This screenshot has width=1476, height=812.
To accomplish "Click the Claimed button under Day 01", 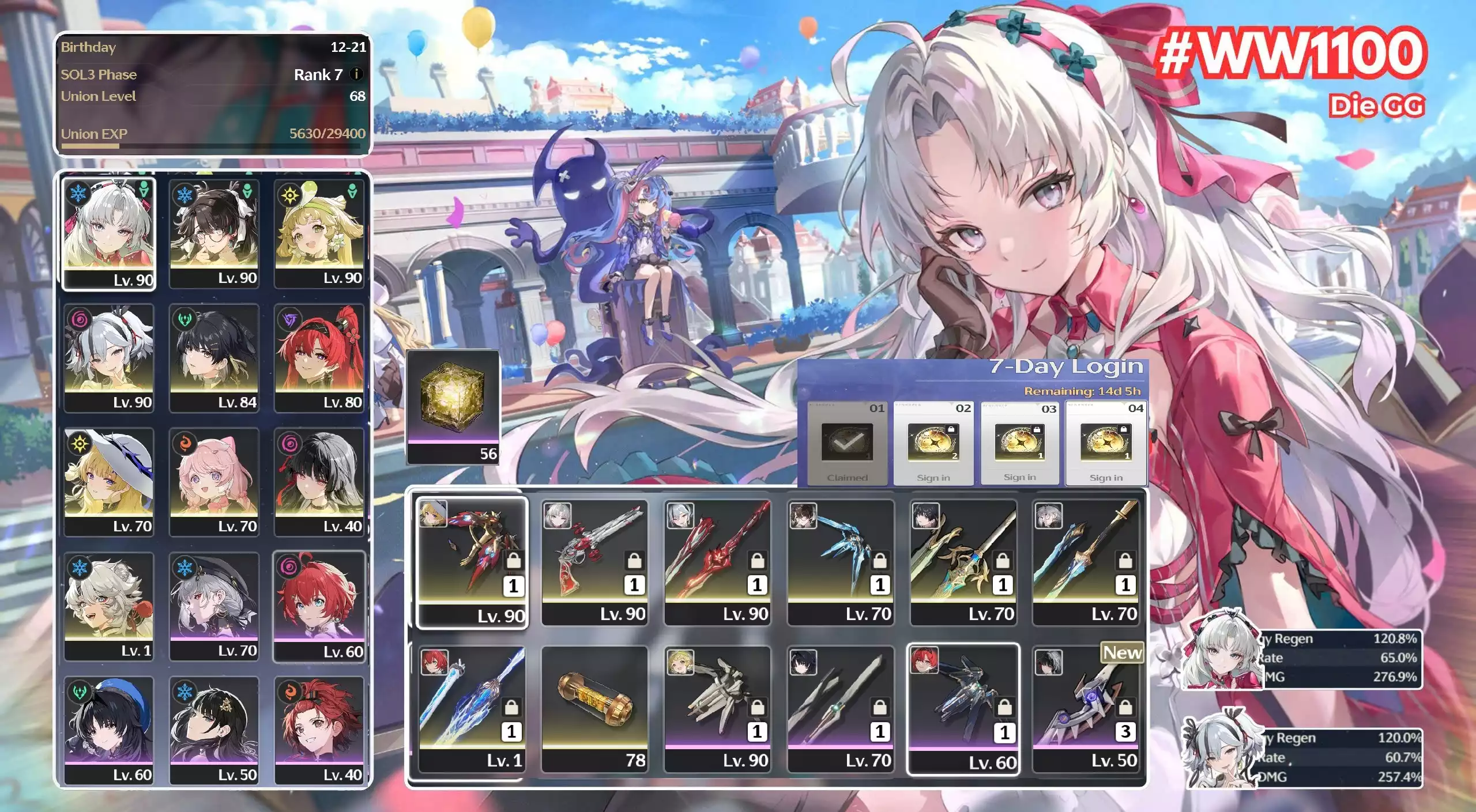I will pyautogui.click(x=846, y=478).
